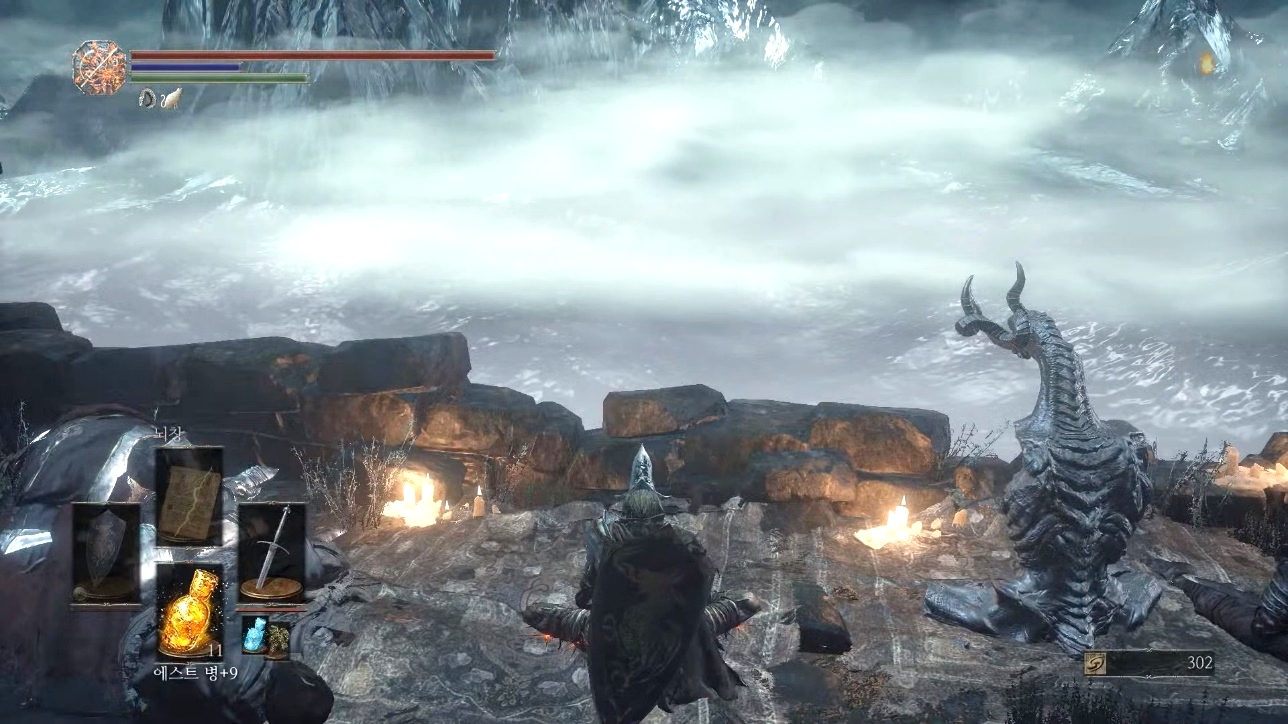Inspect the white rat status icon

pyautogui.click(x=172, y=98)
